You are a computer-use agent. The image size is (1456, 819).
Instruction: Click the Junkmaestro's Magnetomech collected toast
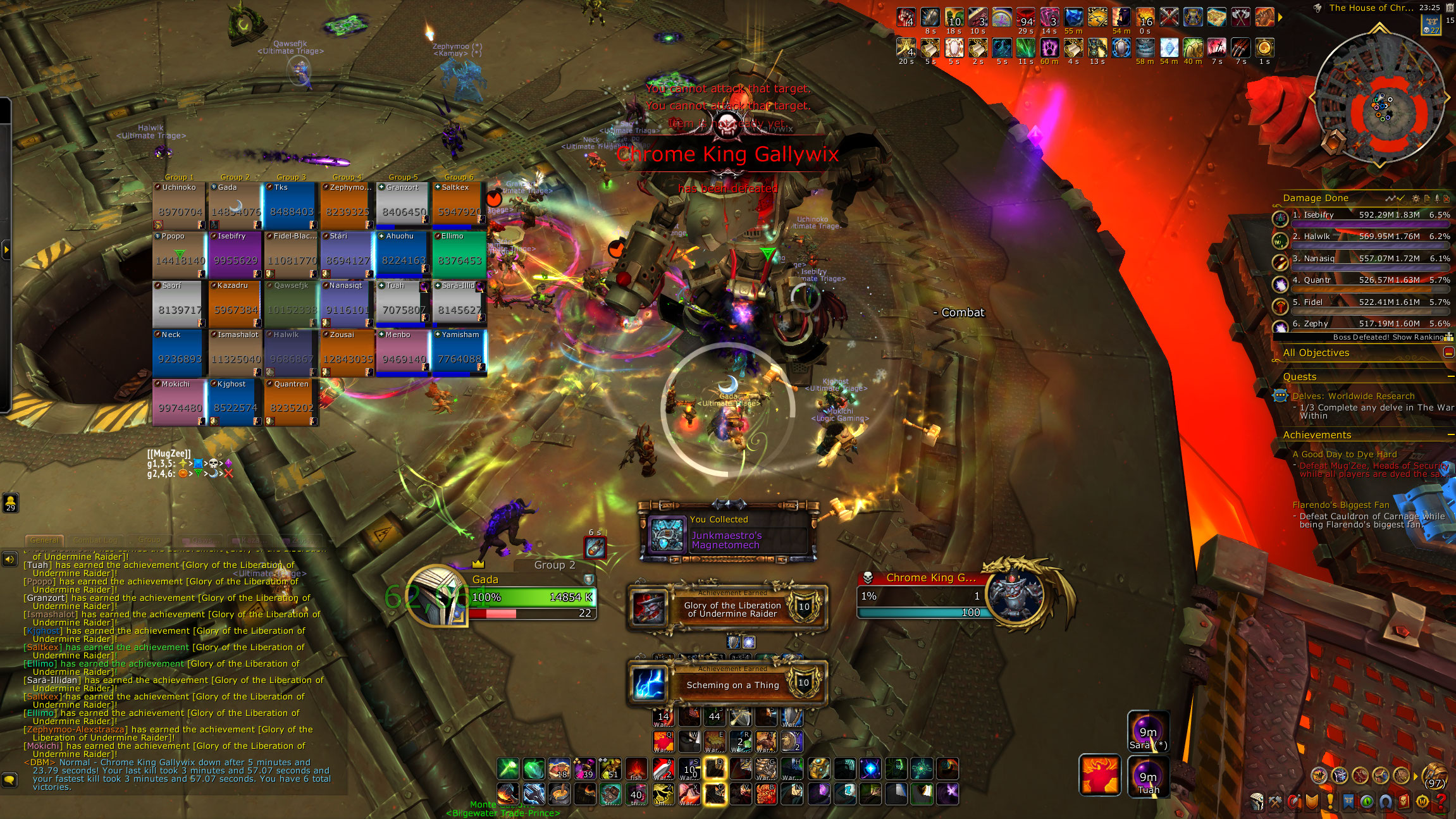[727, 535]
